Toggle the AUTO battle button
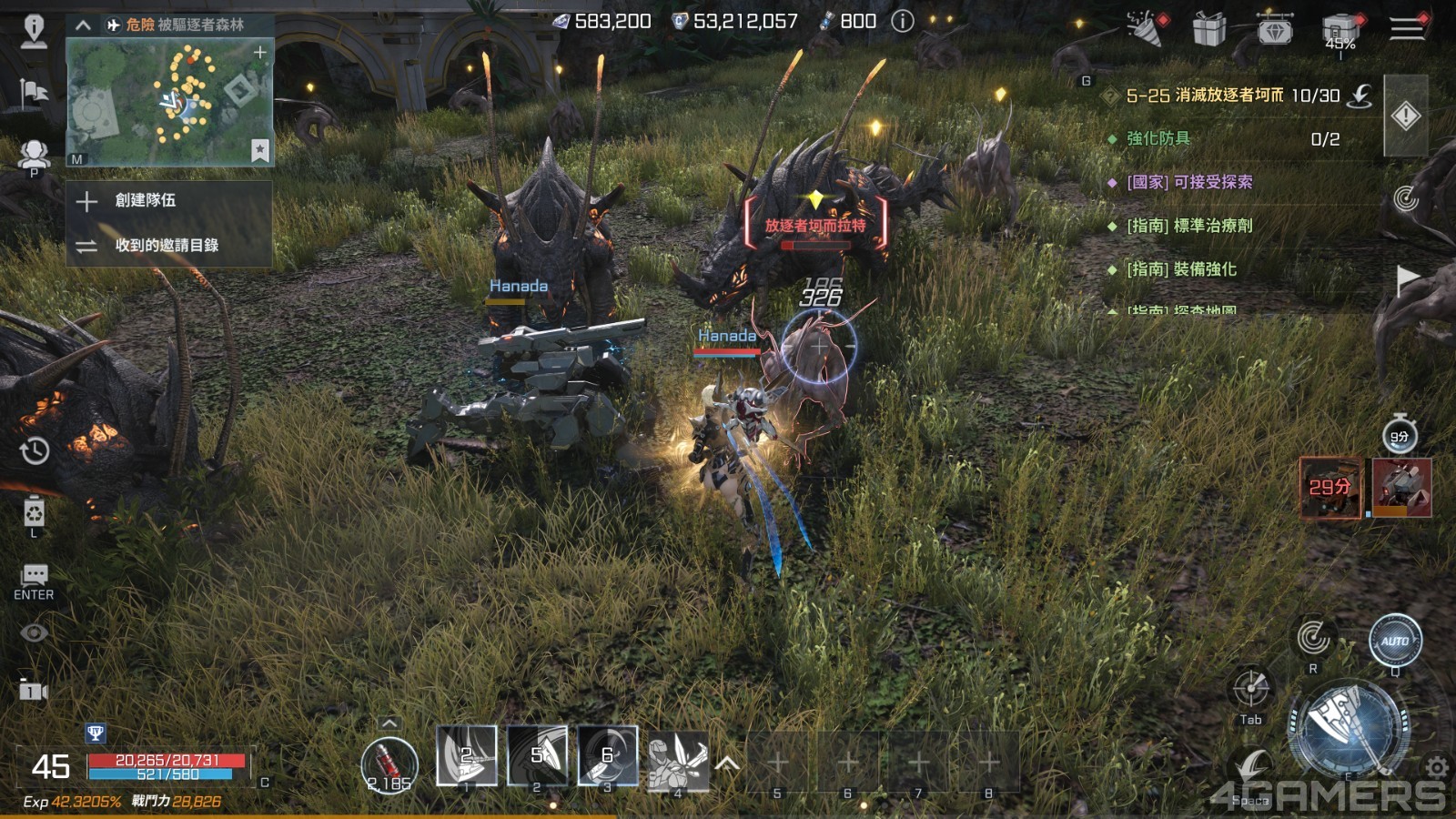 [x=1395, y=641]
